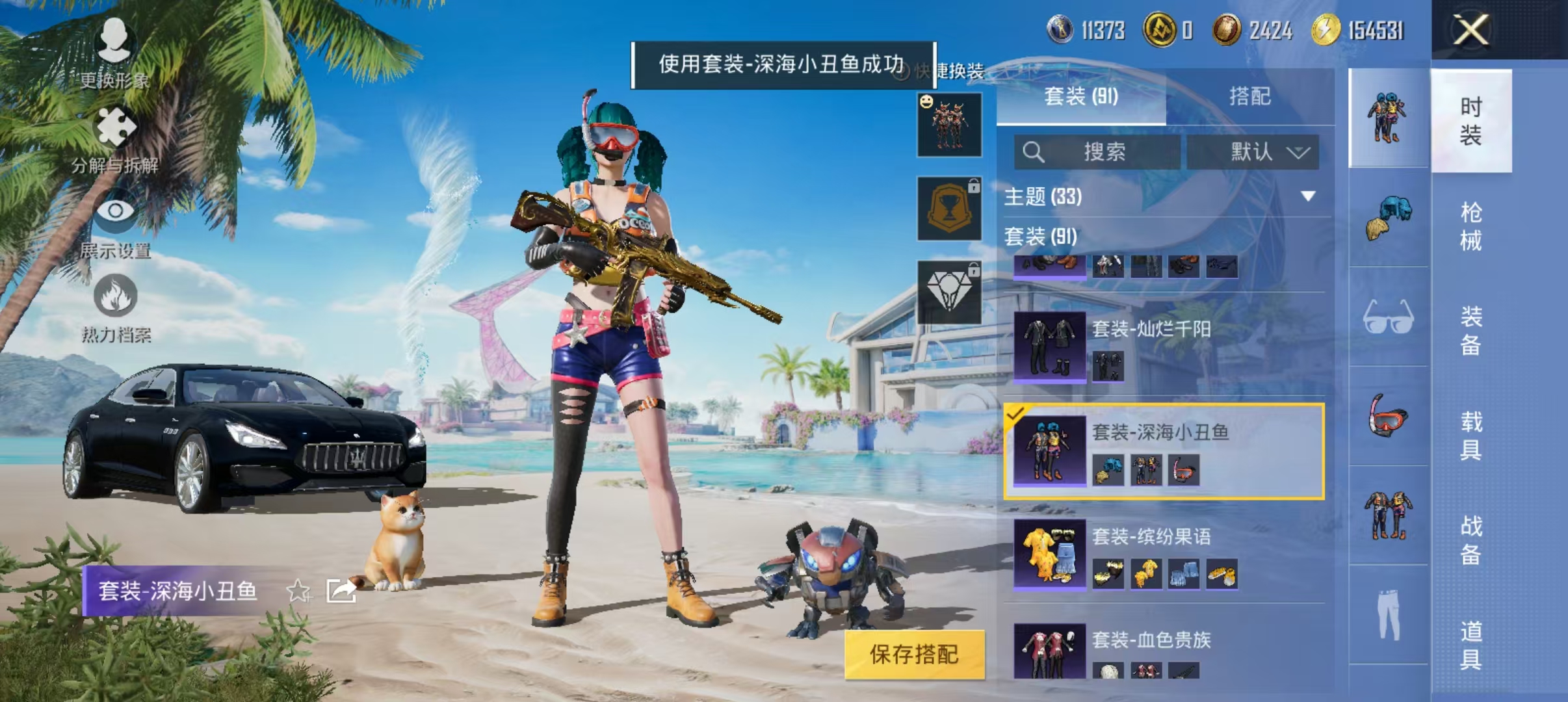Open the 分解与拆解 dismantle icon
Screen dimensions: 1568x702
[x=116, y=127]
